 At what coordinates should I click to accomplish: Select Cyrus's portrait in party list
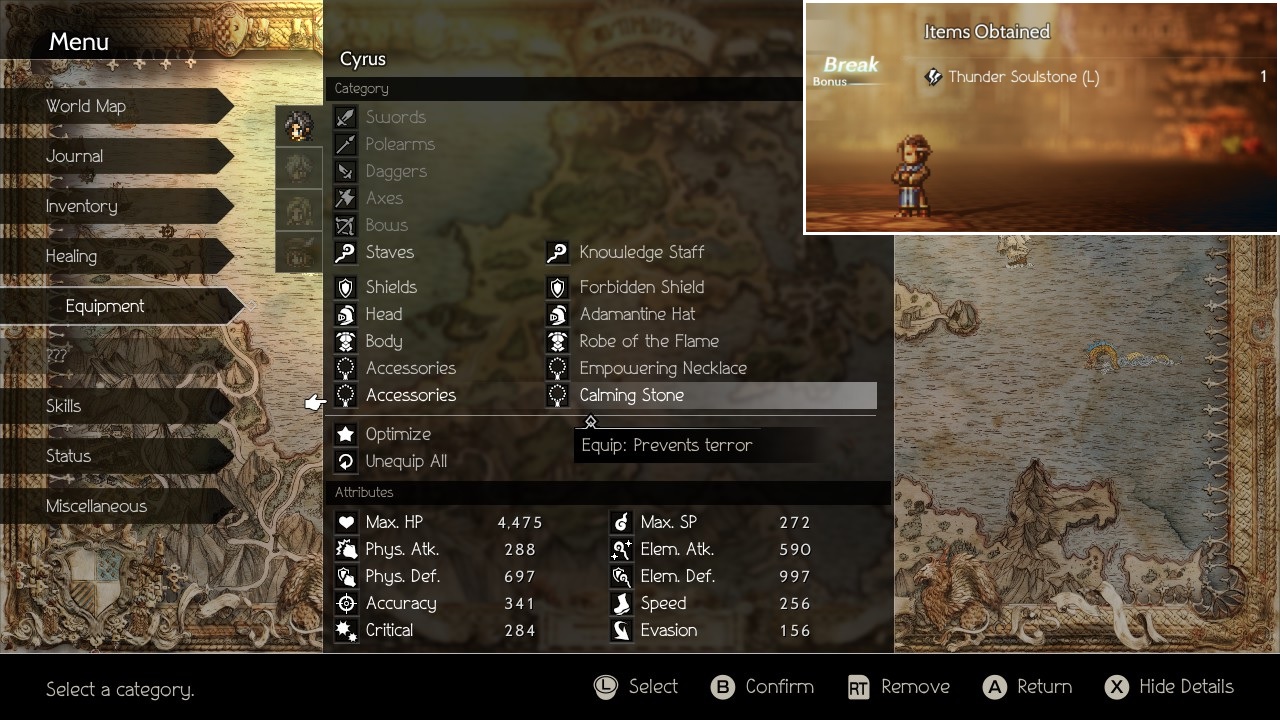[x=299, y=127]
